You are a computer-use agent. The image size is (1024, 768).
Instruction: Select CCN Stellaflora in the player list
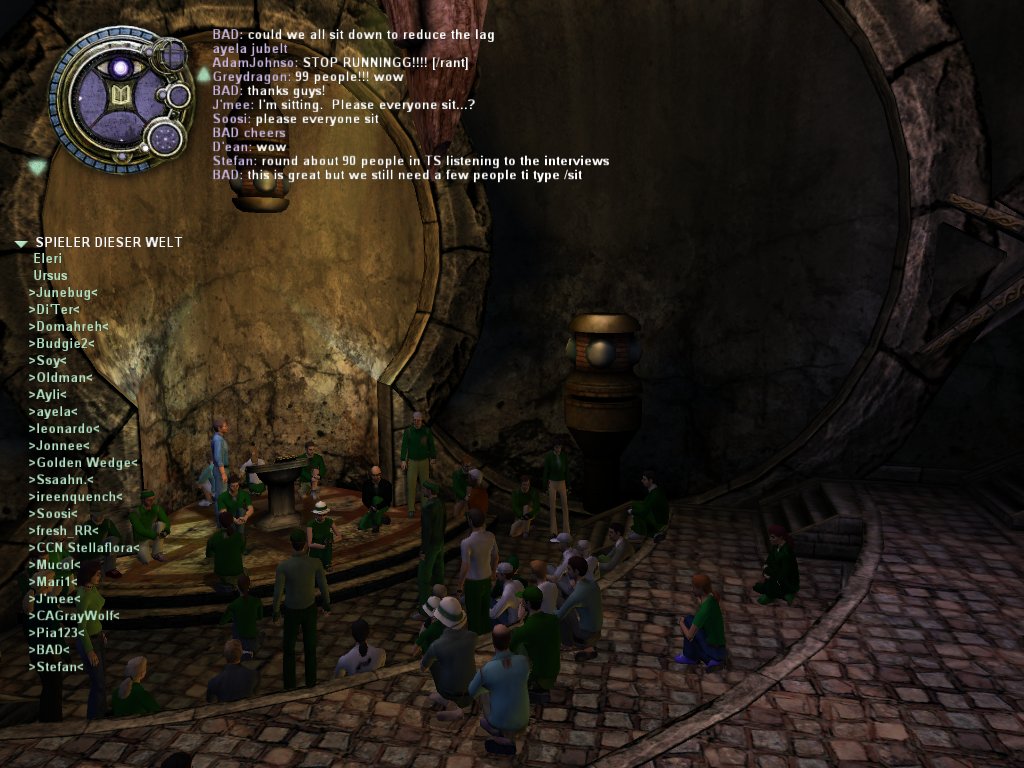(83, 548)
